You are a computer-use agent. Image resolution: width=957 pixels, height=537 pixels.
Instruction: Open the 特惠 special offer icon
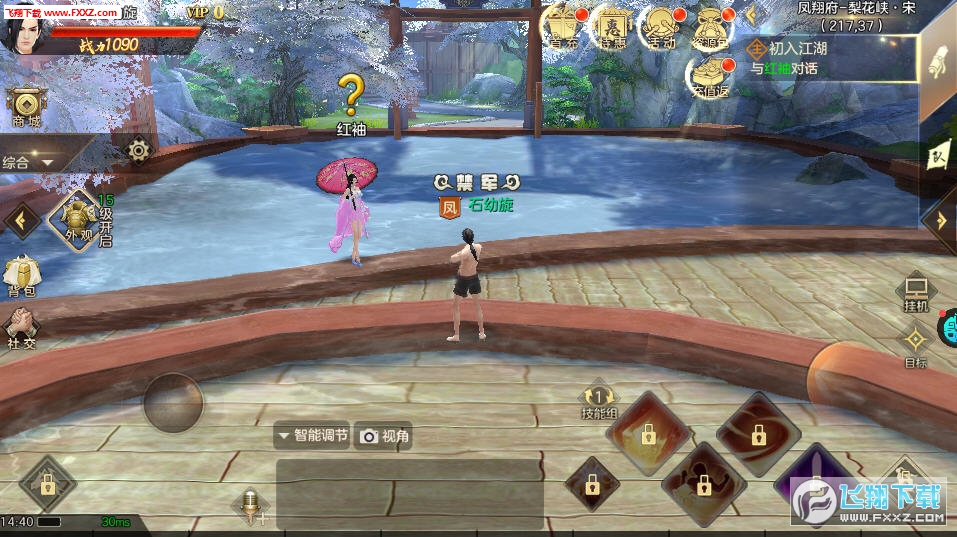[x=612, y=27]
